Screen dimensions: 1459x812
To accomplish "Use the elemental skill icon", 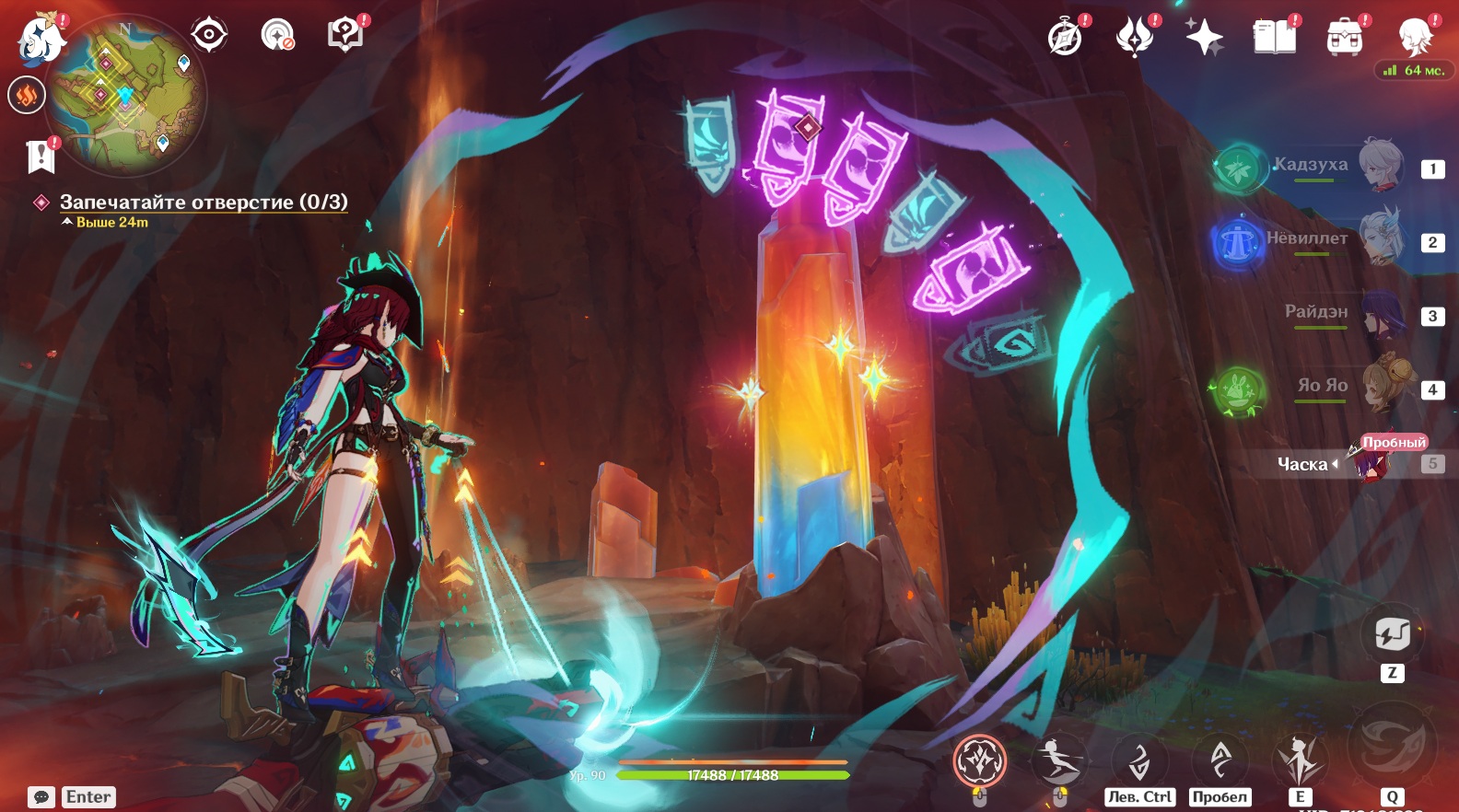I will pos(1300,760).
